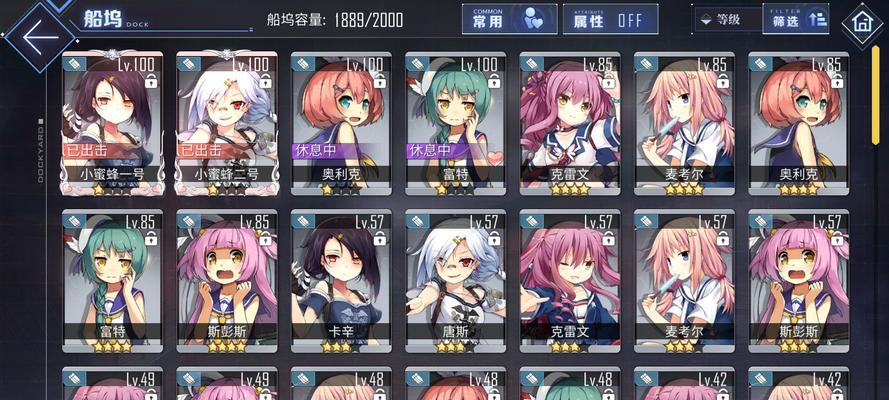Choose the Lv.85 奥利克 ship card
The width and height of the screenshot is (889, 400).
point(799,122)
